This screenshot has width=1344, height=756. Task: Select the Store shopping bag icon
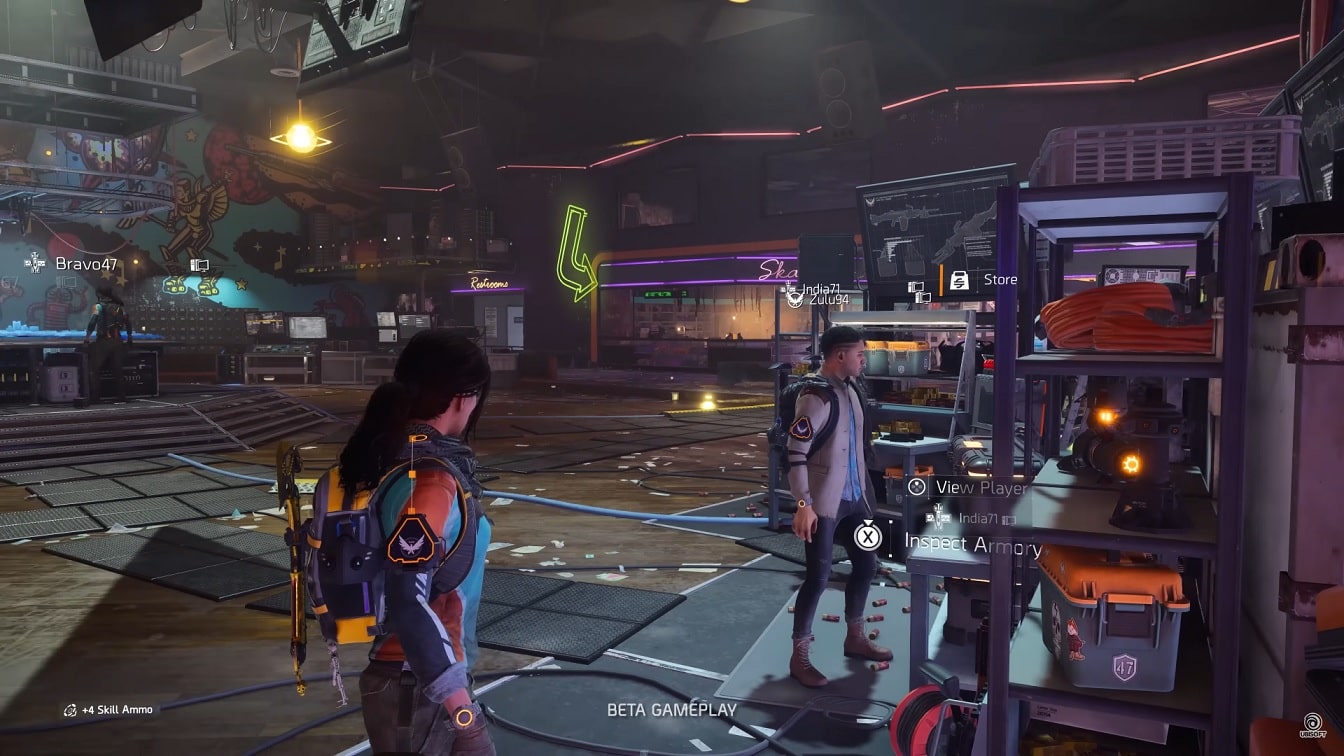[x=960, y=281]
